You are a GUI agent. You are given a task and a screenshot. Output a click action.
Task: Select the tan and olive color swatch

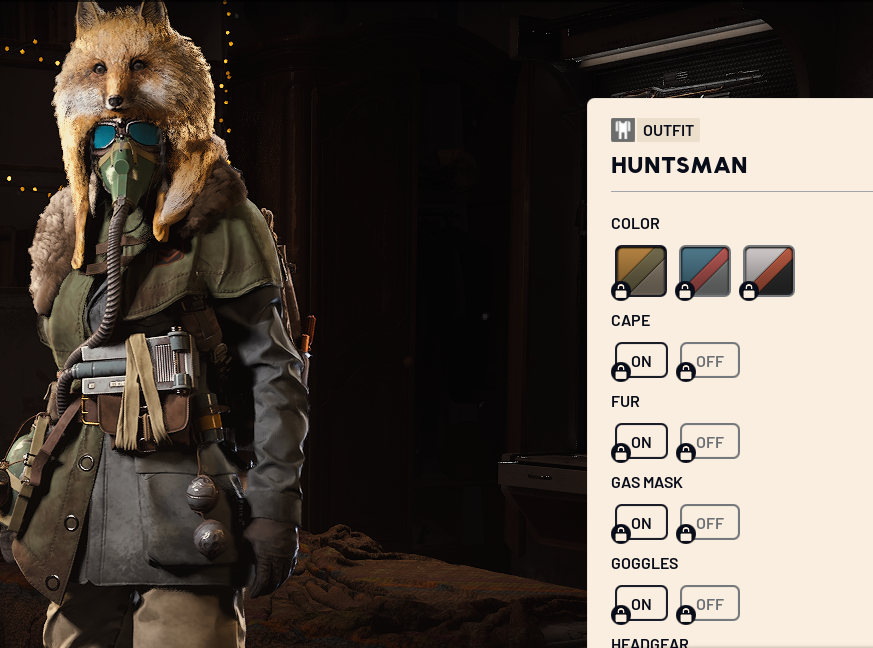pyautogui.click(x=641, y=270)
